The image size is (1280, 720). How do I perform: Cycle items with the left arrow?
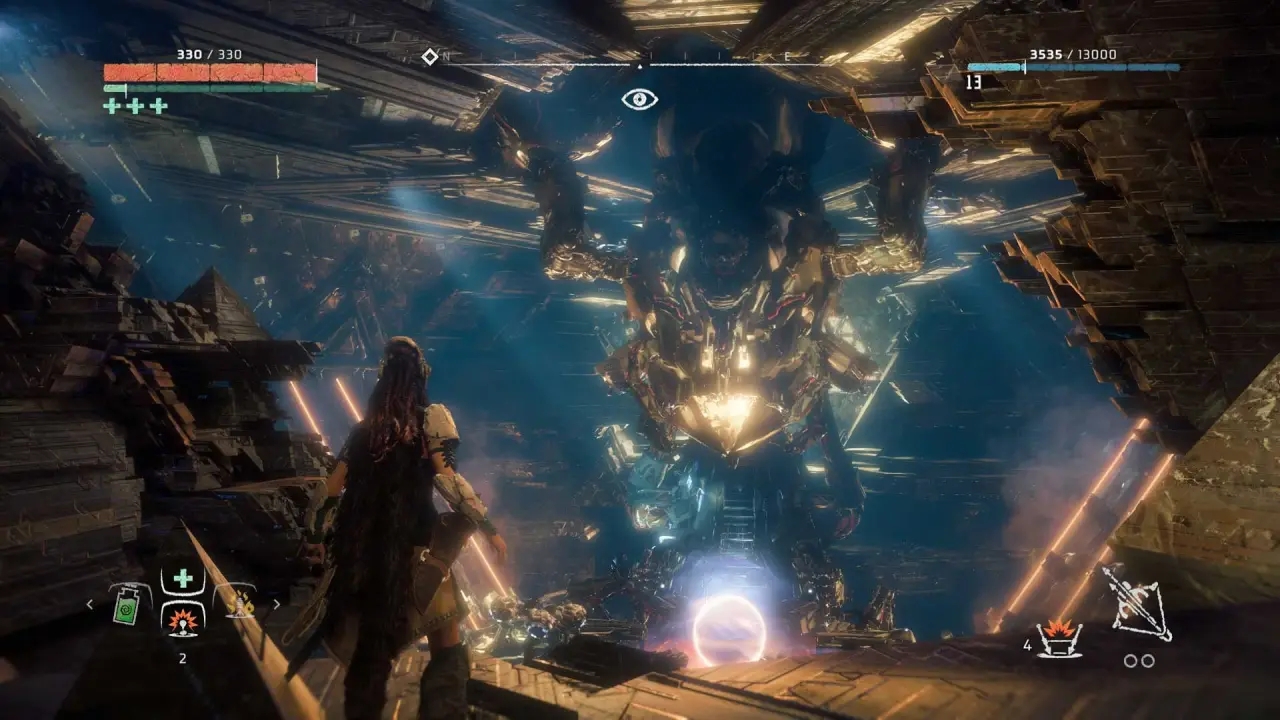tap(90, 604)
